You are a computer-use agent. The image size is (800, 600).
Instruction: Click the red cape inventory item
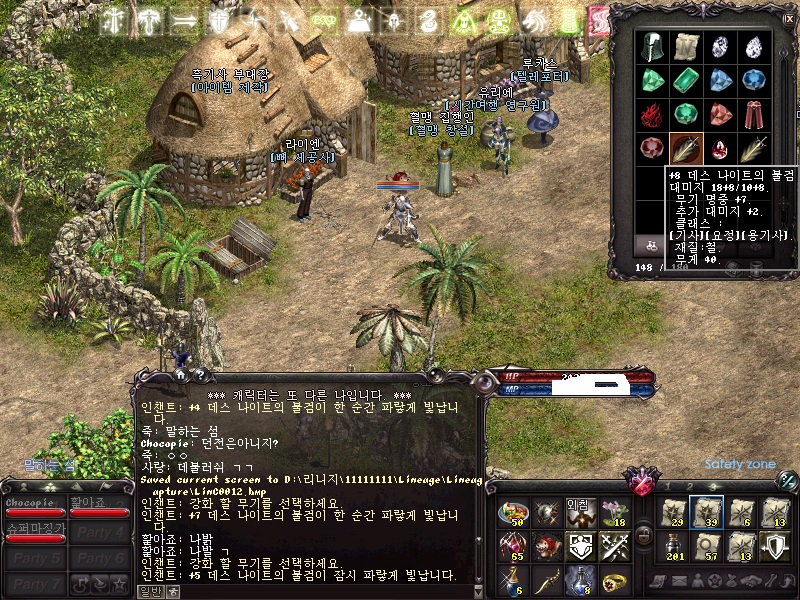pyautogui.click(x=753, y=113)
